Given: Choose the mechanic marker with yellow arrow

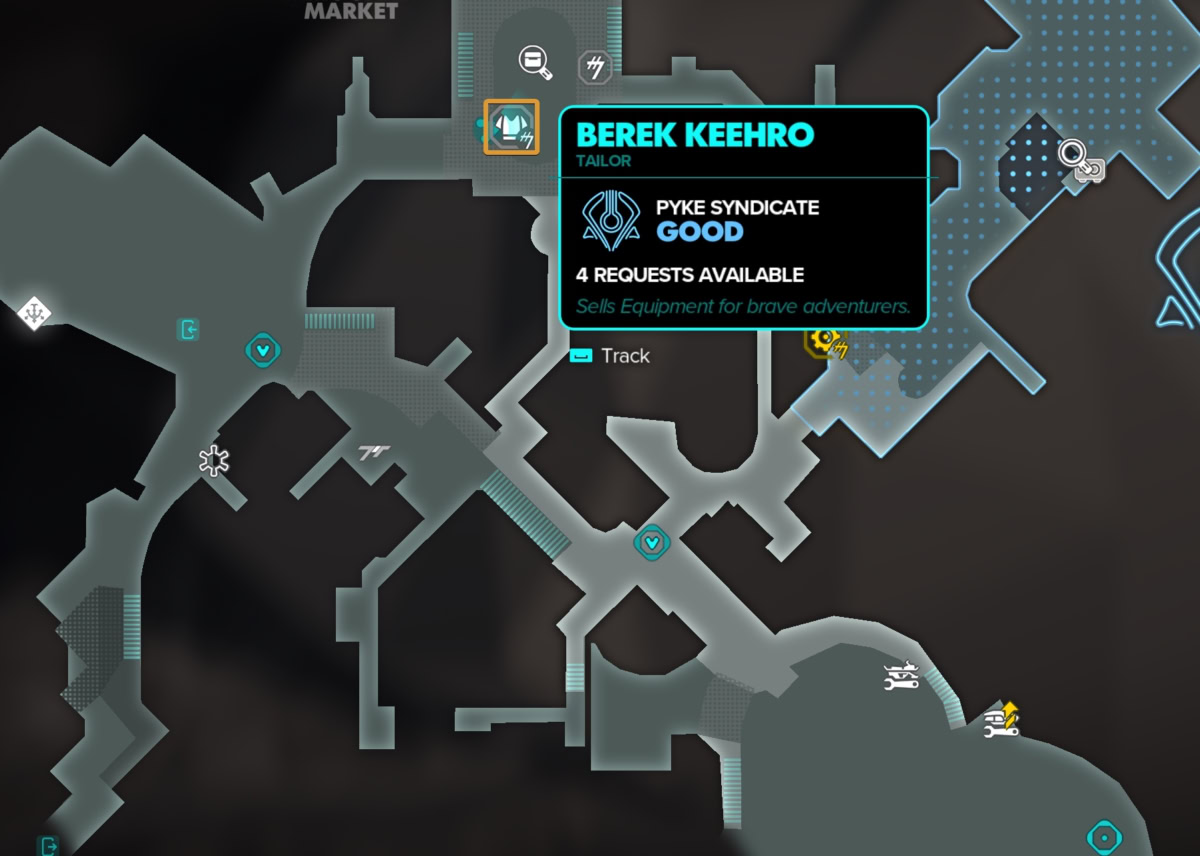Looking at the screenshot, I should (x=1001, y=721).
